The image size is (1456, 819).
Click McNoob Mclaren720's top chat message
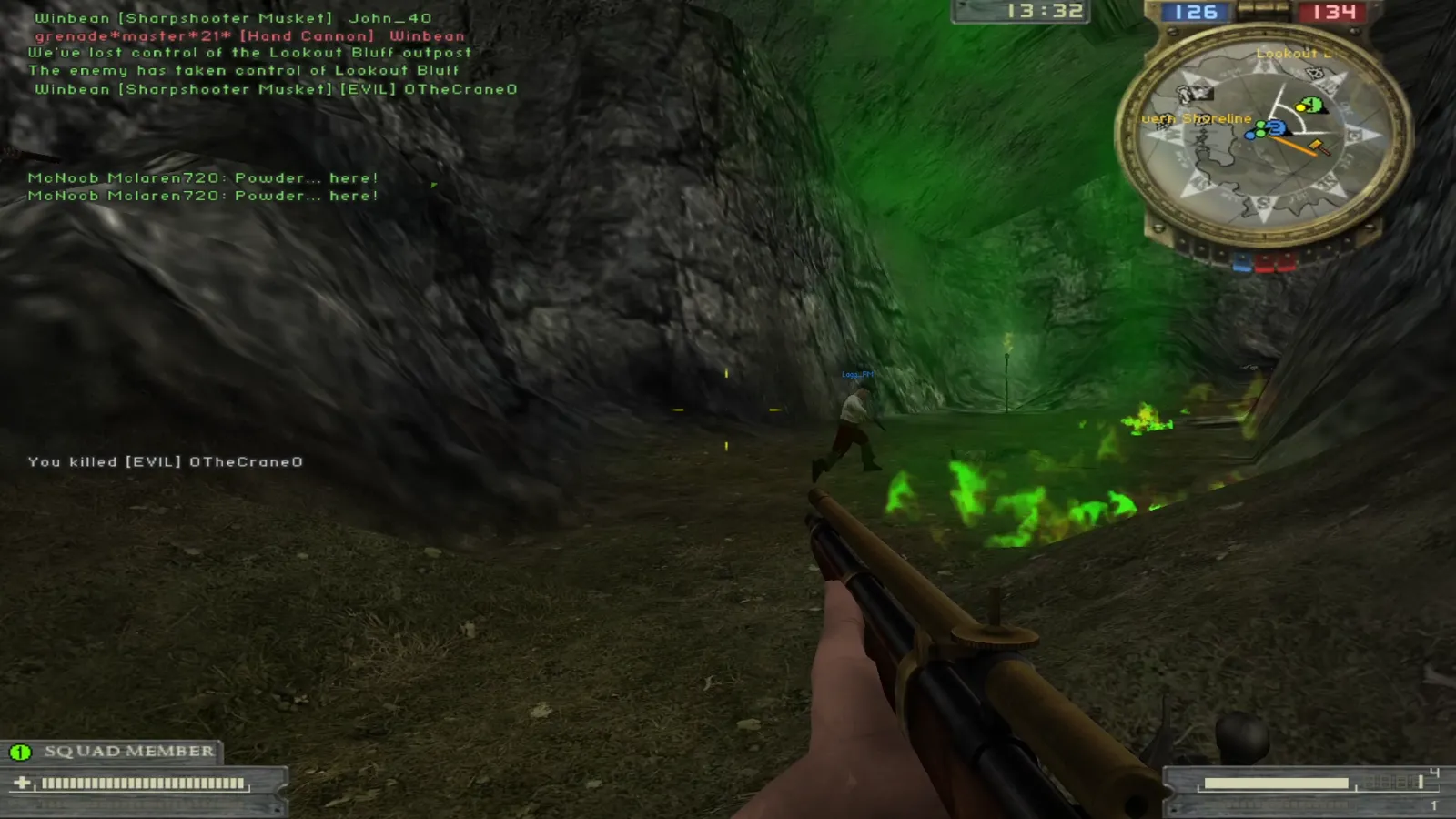[203, 178]
